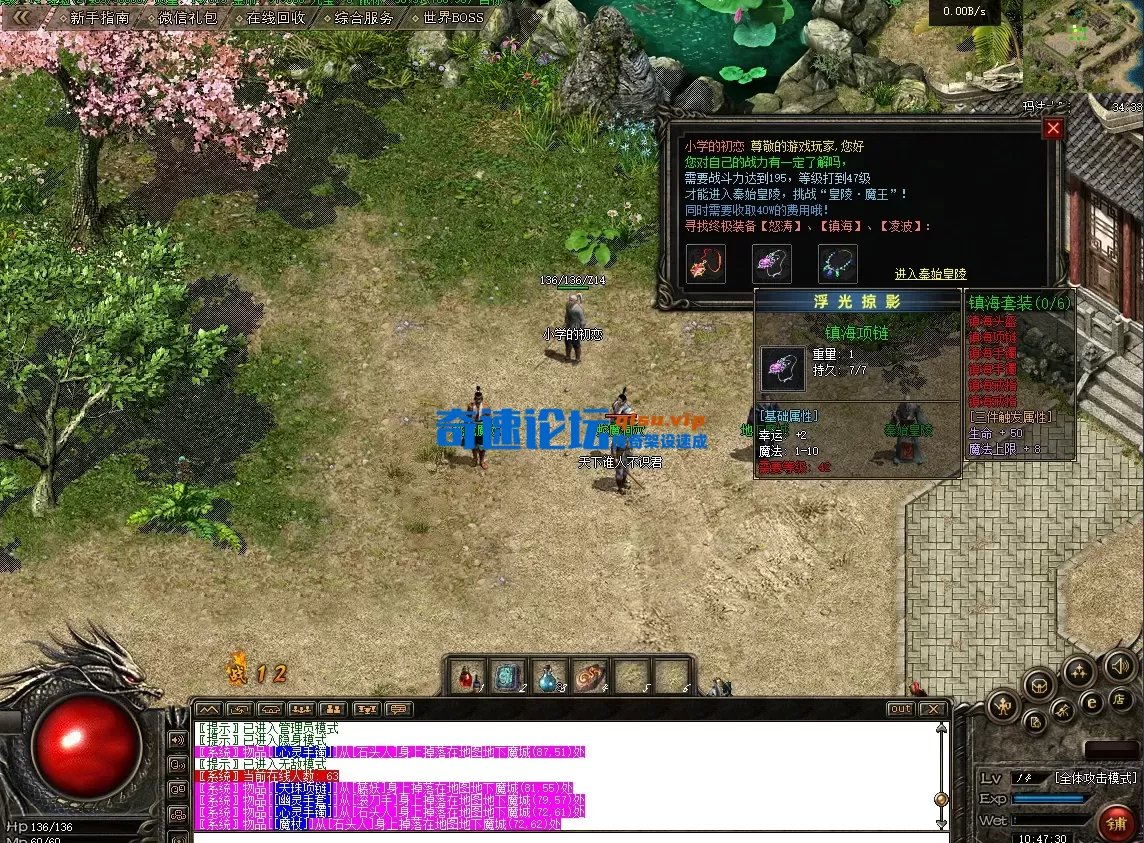
Task: Collapse the top menu with the double-arrow button
Action: click(x=21, y=17)
